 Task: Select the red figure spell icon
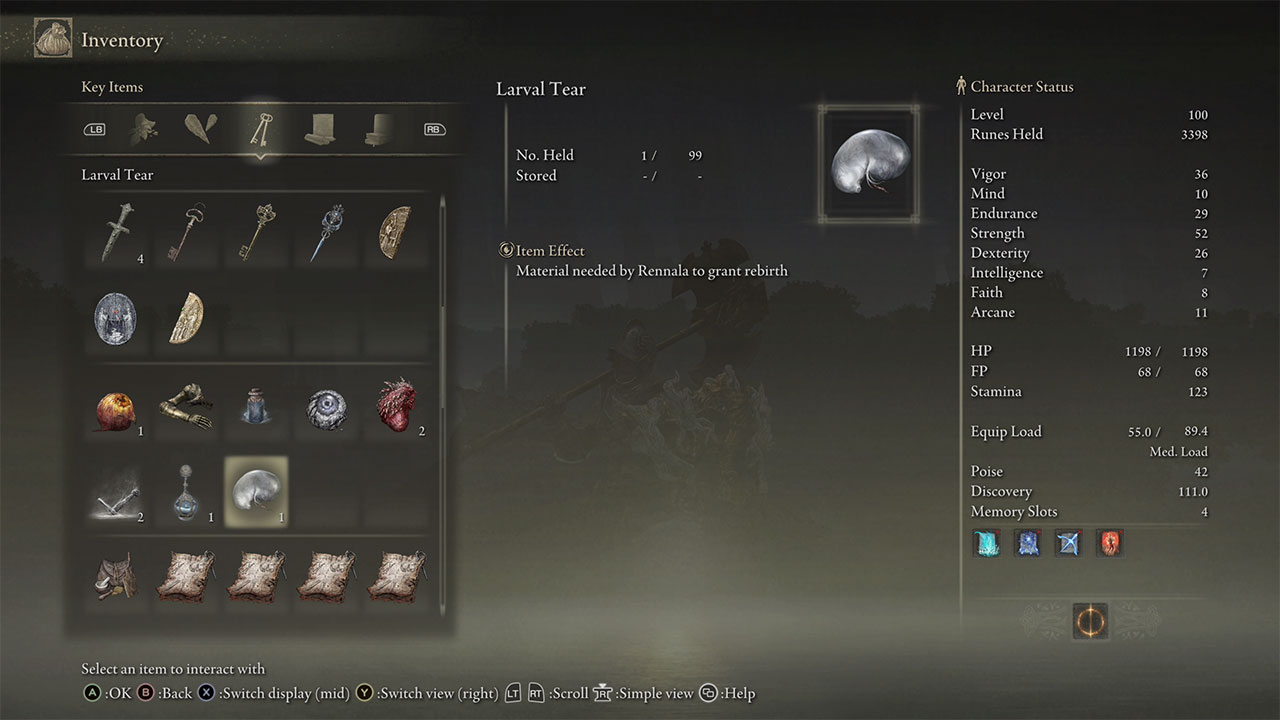[x=1109, y=543]
